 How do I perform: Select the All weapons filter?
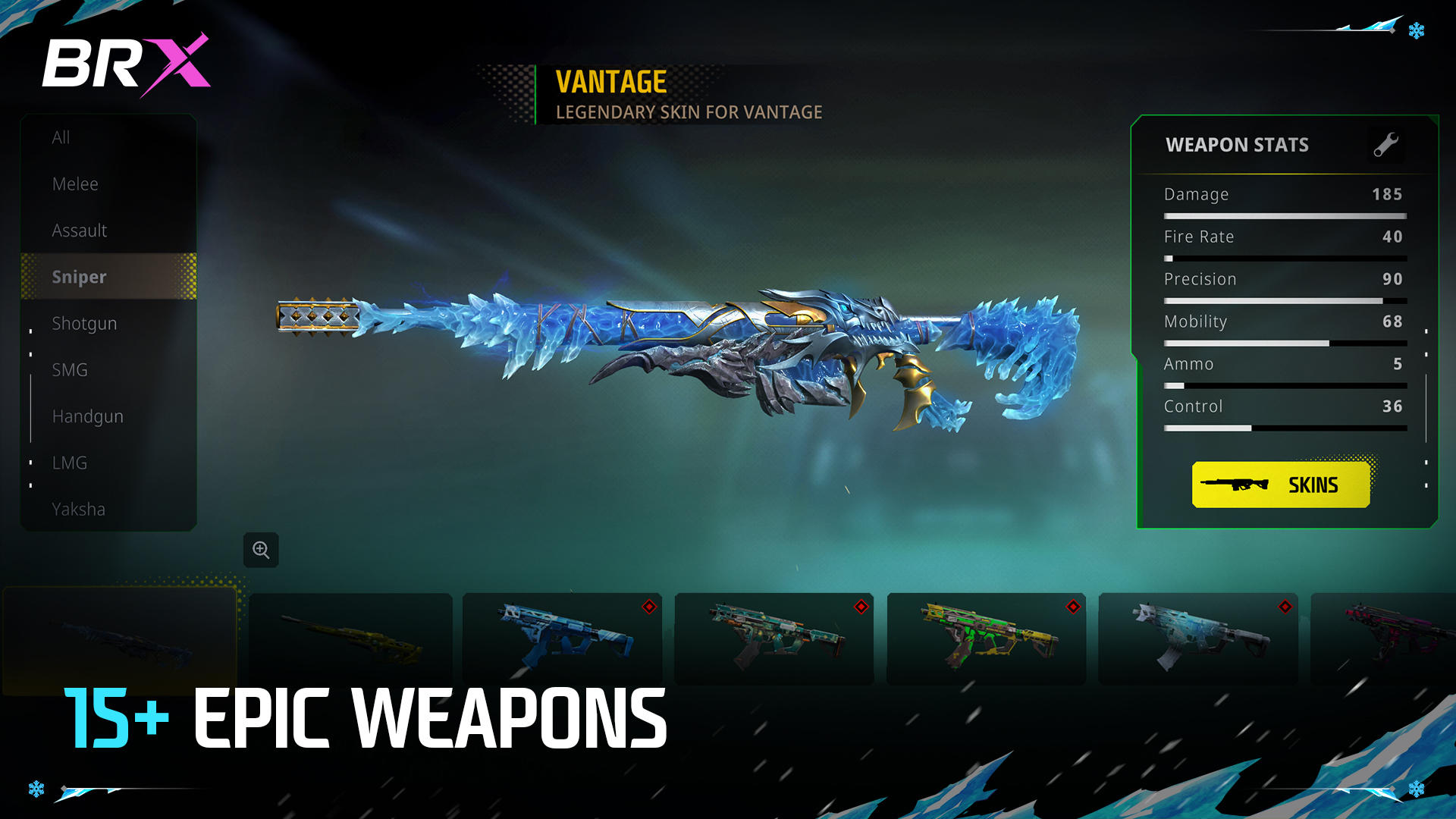[x=62, y=137]
